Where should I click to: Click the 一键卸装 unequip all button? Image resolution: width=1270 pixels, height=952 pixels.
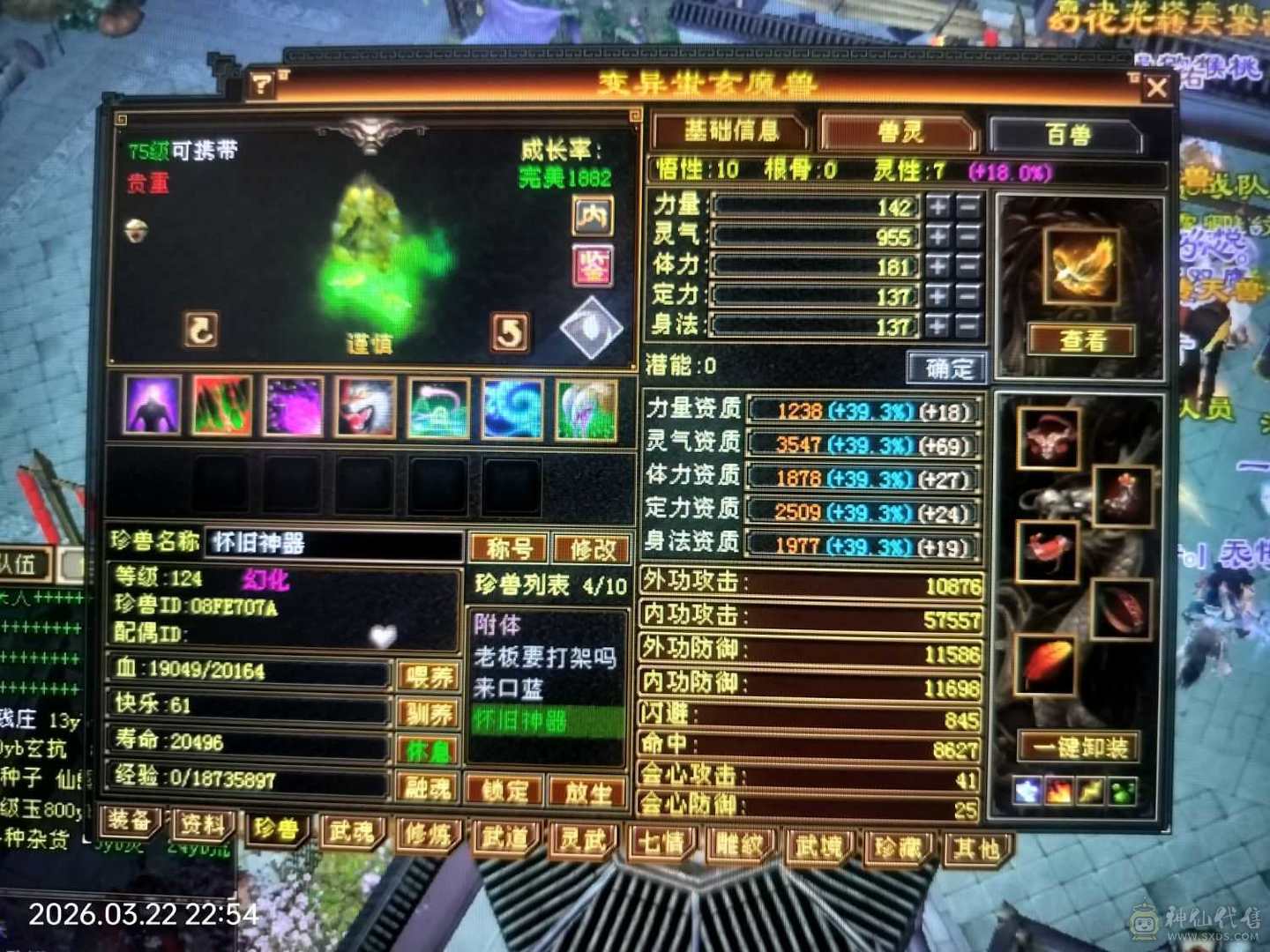pos(1078,747)
